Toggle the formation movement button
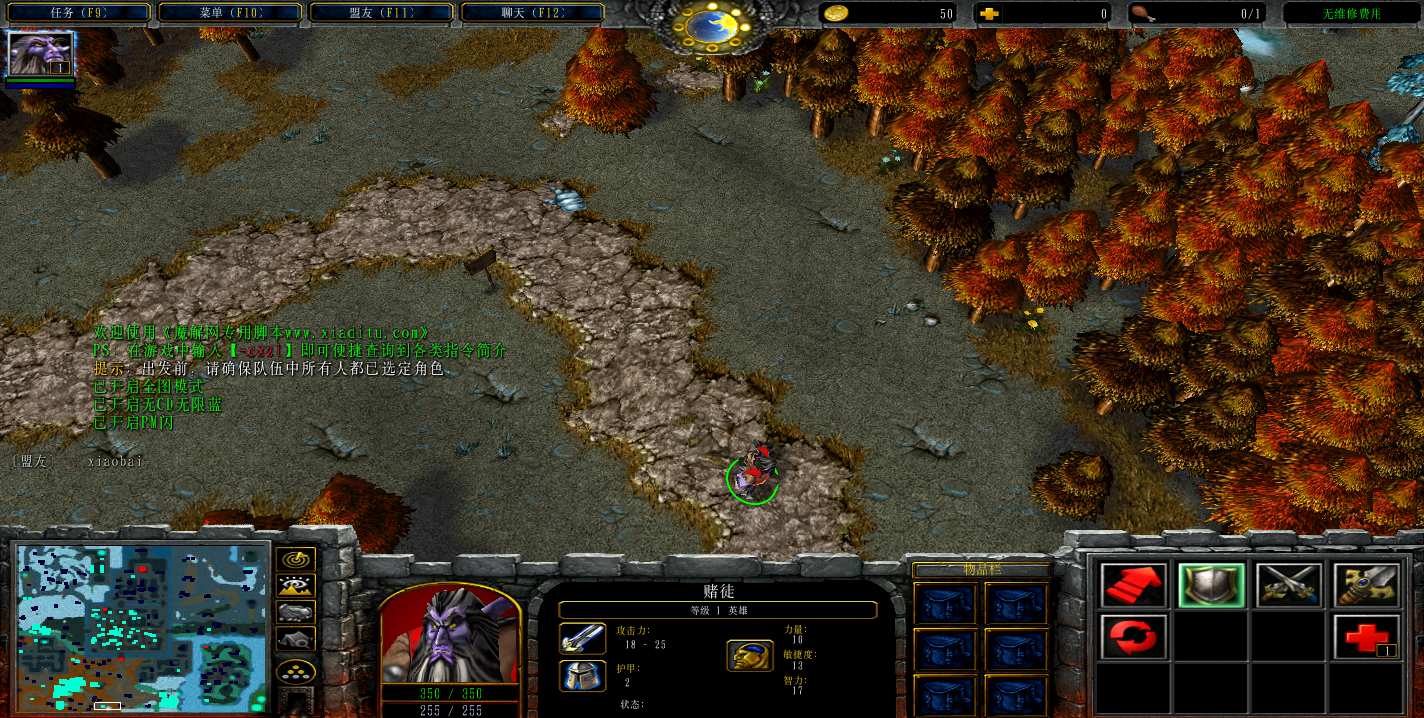The image size is (1424, 718). point(296,670)
